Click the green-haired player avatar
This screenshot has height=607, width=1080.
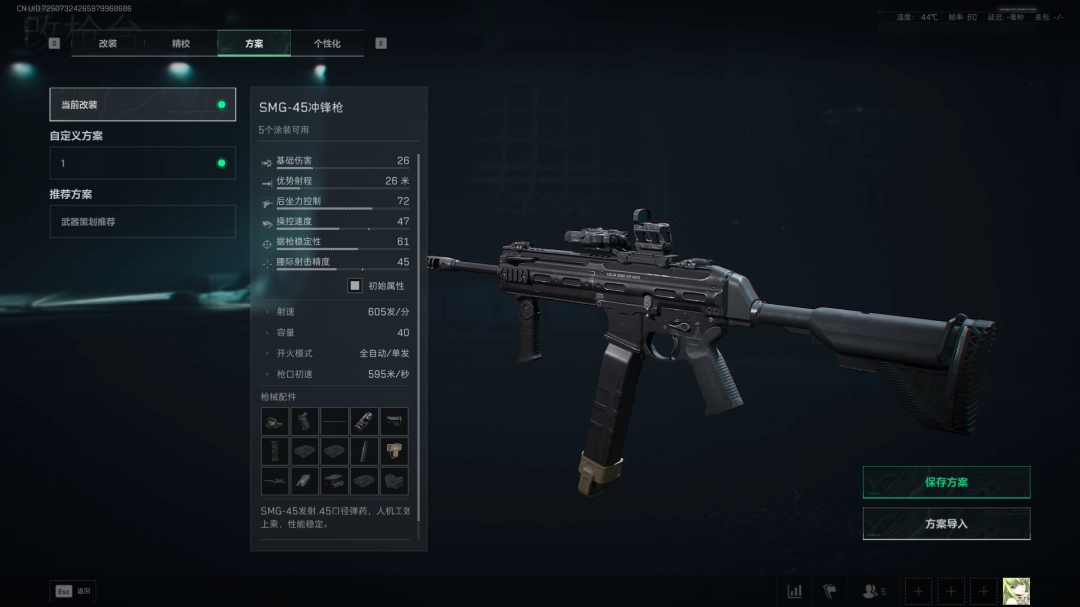[x=1016, y=591]
